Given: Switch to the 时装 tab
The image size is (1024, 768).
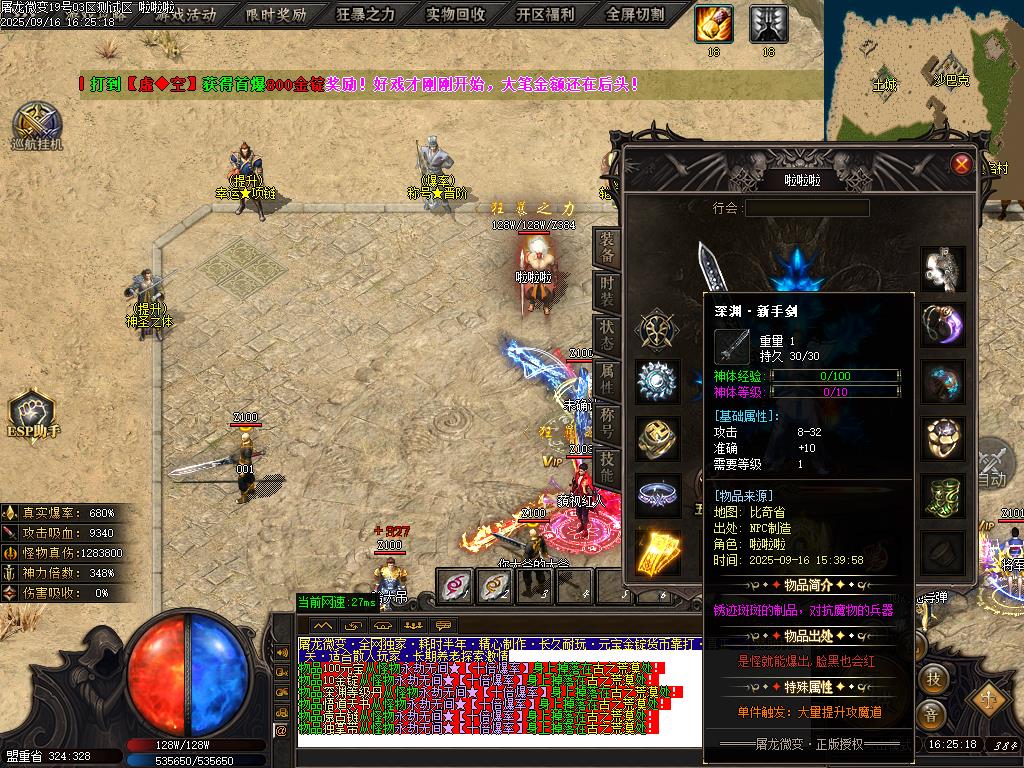Looking at the screenshot, I should [x=607, y=292].
